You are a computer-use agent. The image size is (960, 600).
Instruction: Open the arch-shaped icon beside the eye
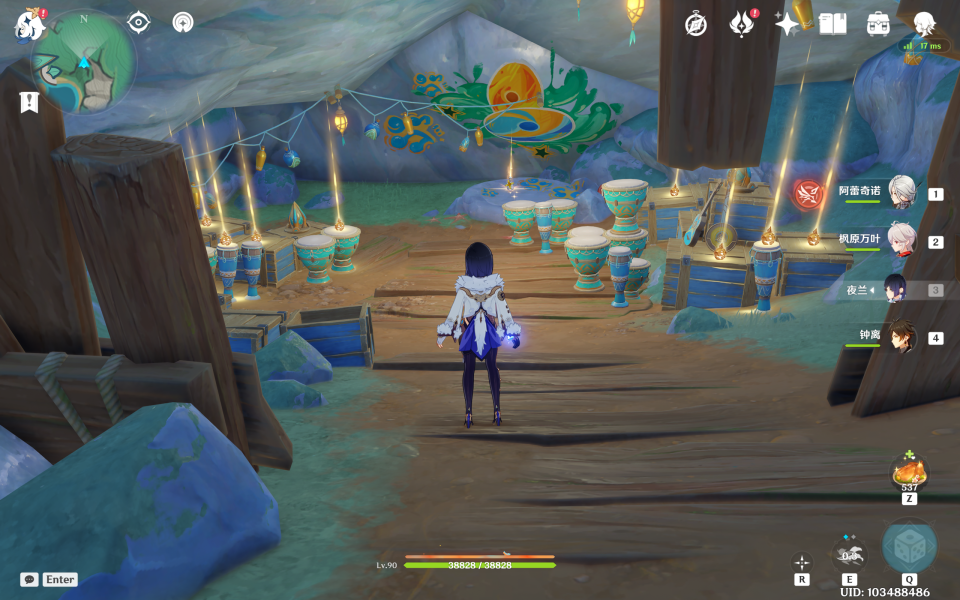coord(182,22)
